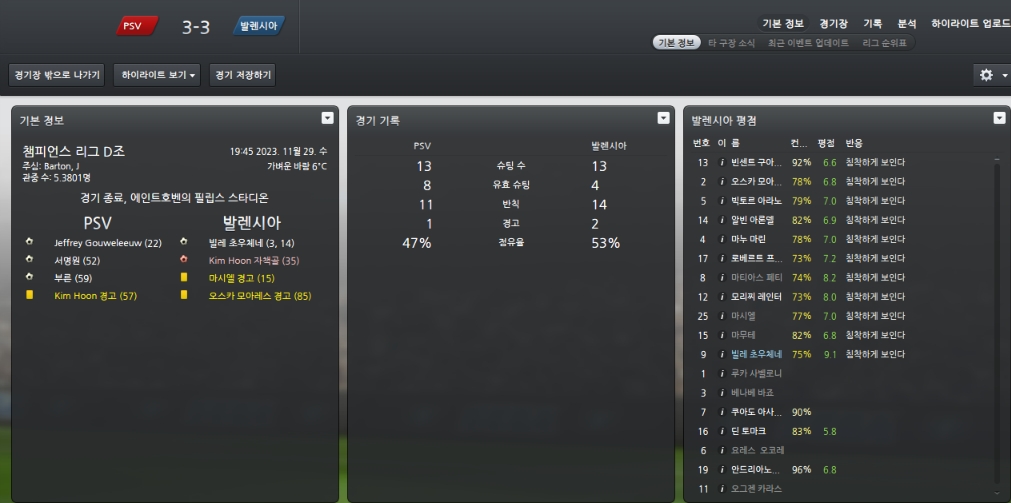Select the 분석 tab
This screenshot has width=1011, height=503.
click(x=906, y=23)
